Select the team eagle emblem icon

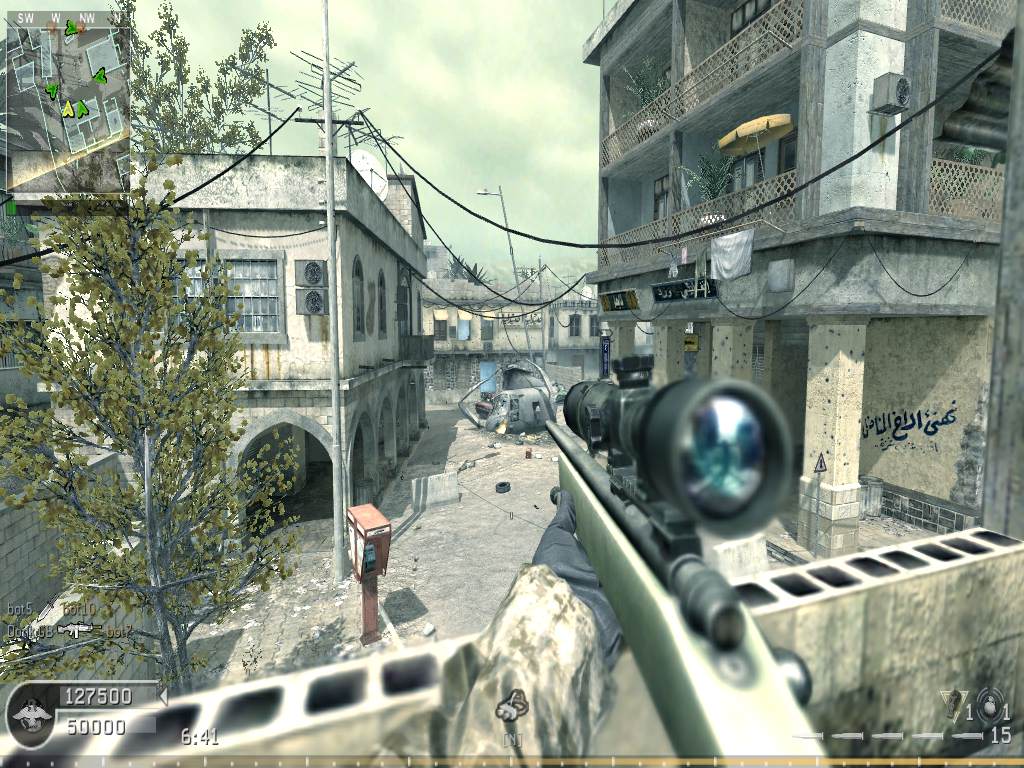pyautogui.click(x=29, y=717)
